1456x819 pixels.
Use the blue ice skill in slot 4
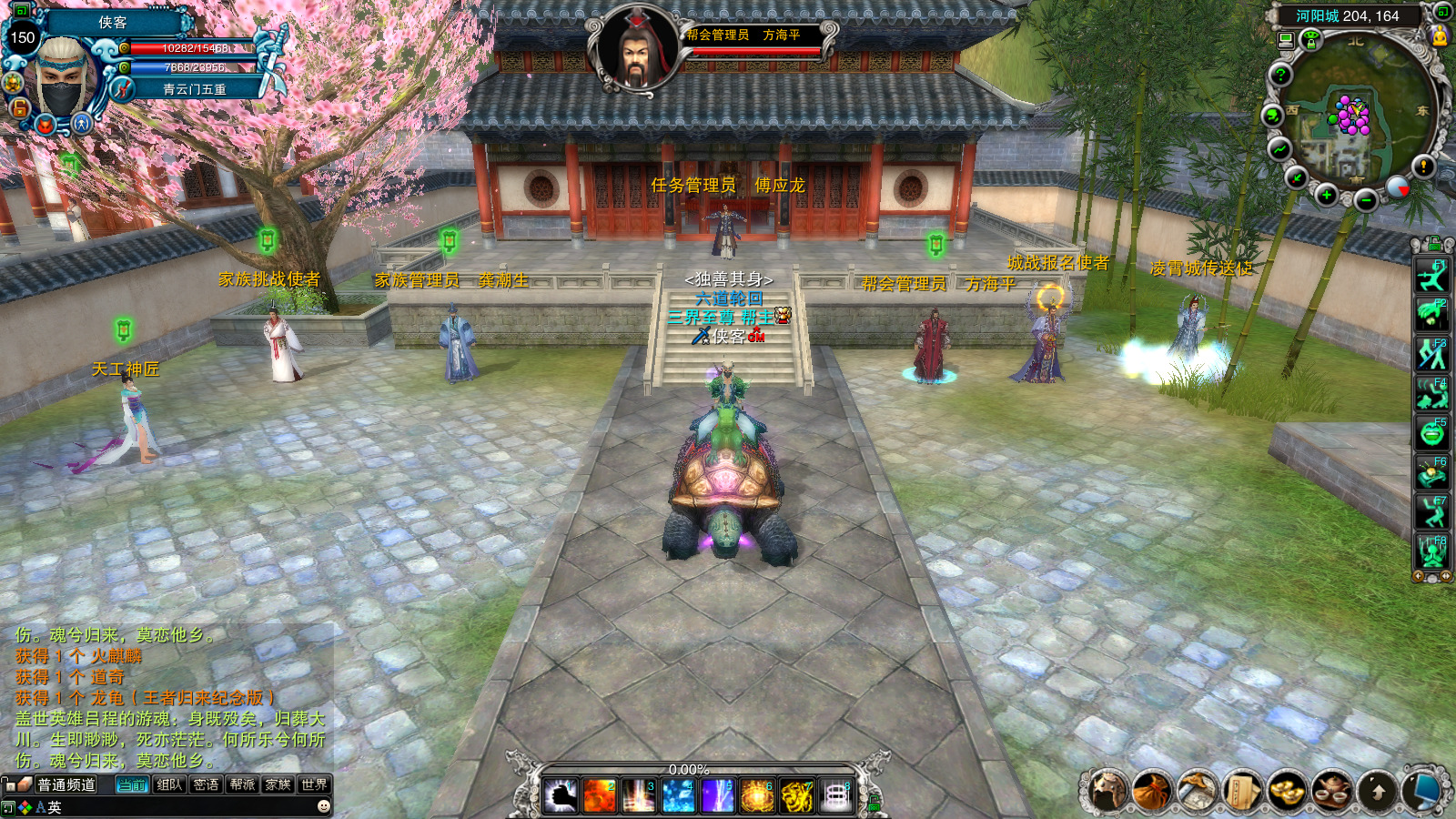(678, 796)
